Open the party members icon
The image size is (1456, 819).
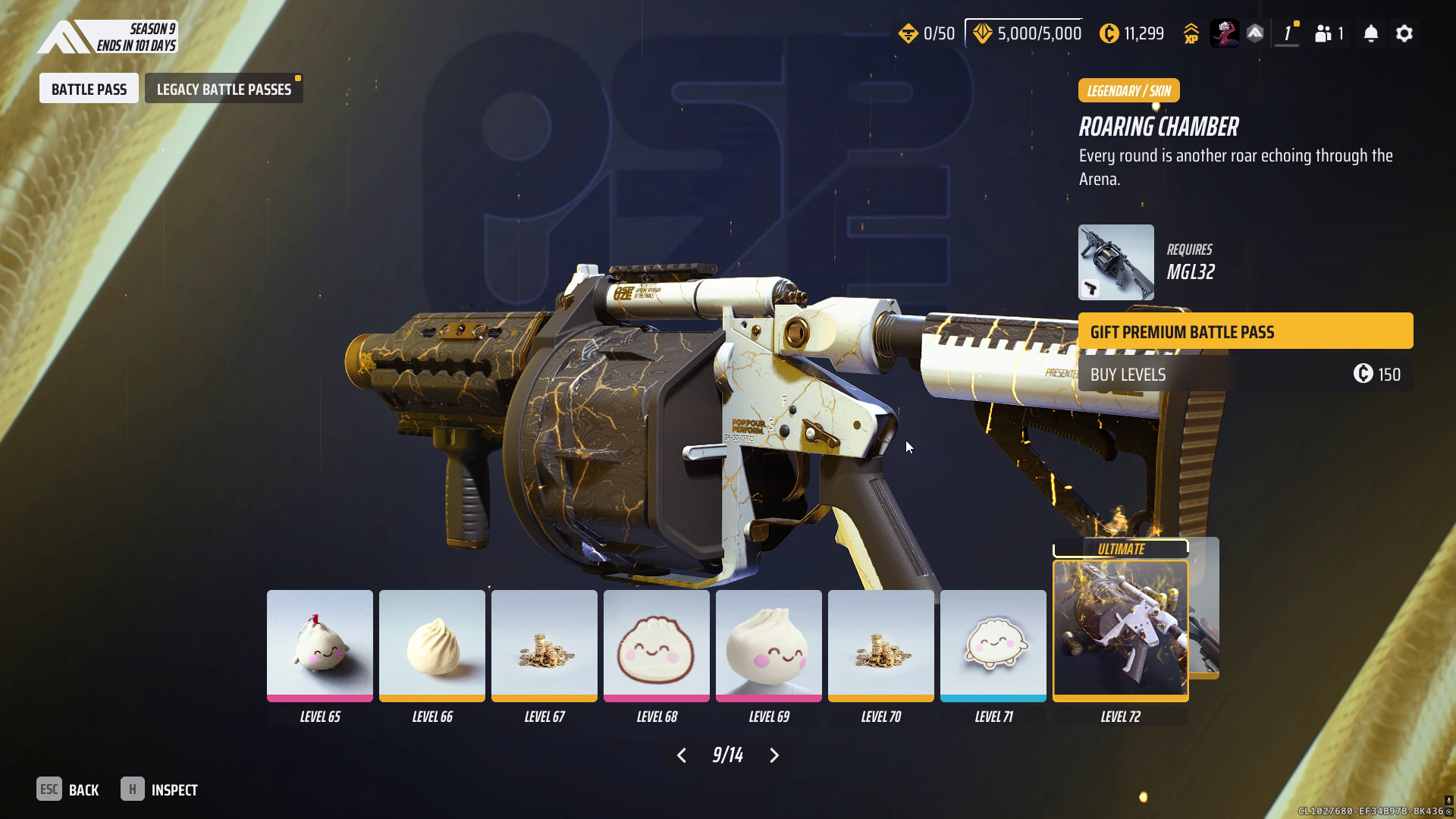tap(1329, 33)
